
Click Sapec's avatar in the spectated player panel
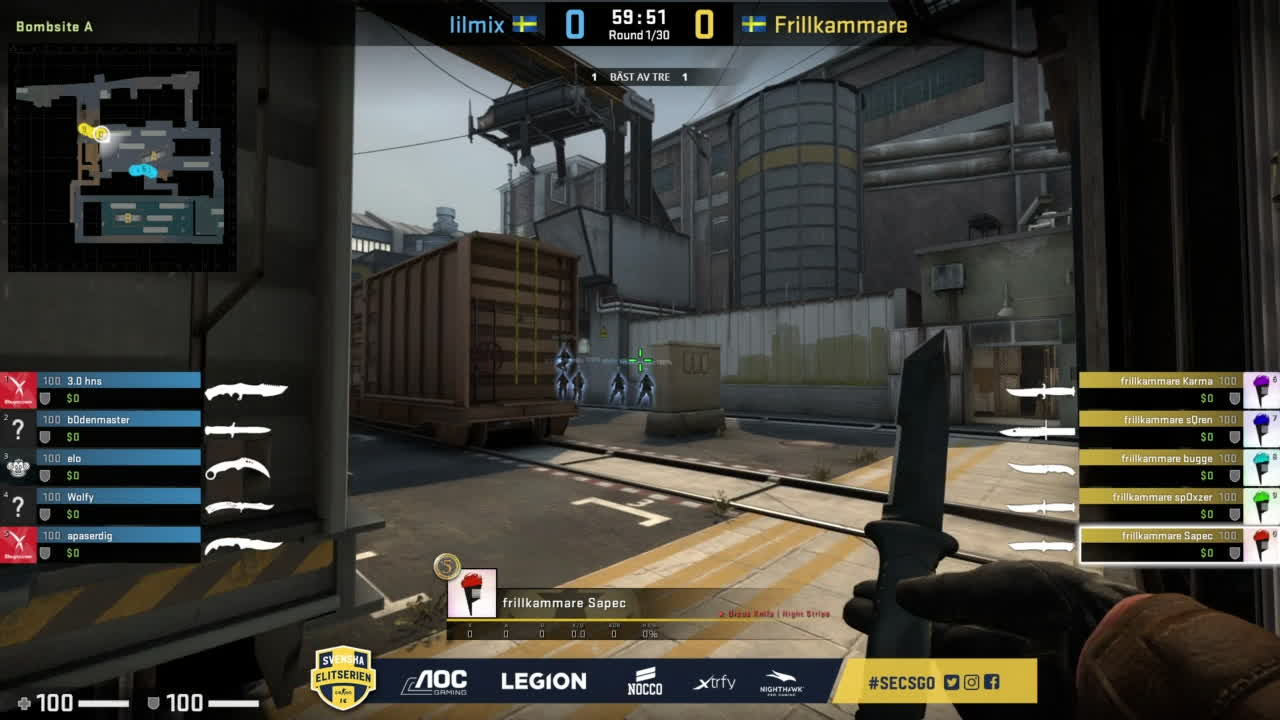pos(471,594)
